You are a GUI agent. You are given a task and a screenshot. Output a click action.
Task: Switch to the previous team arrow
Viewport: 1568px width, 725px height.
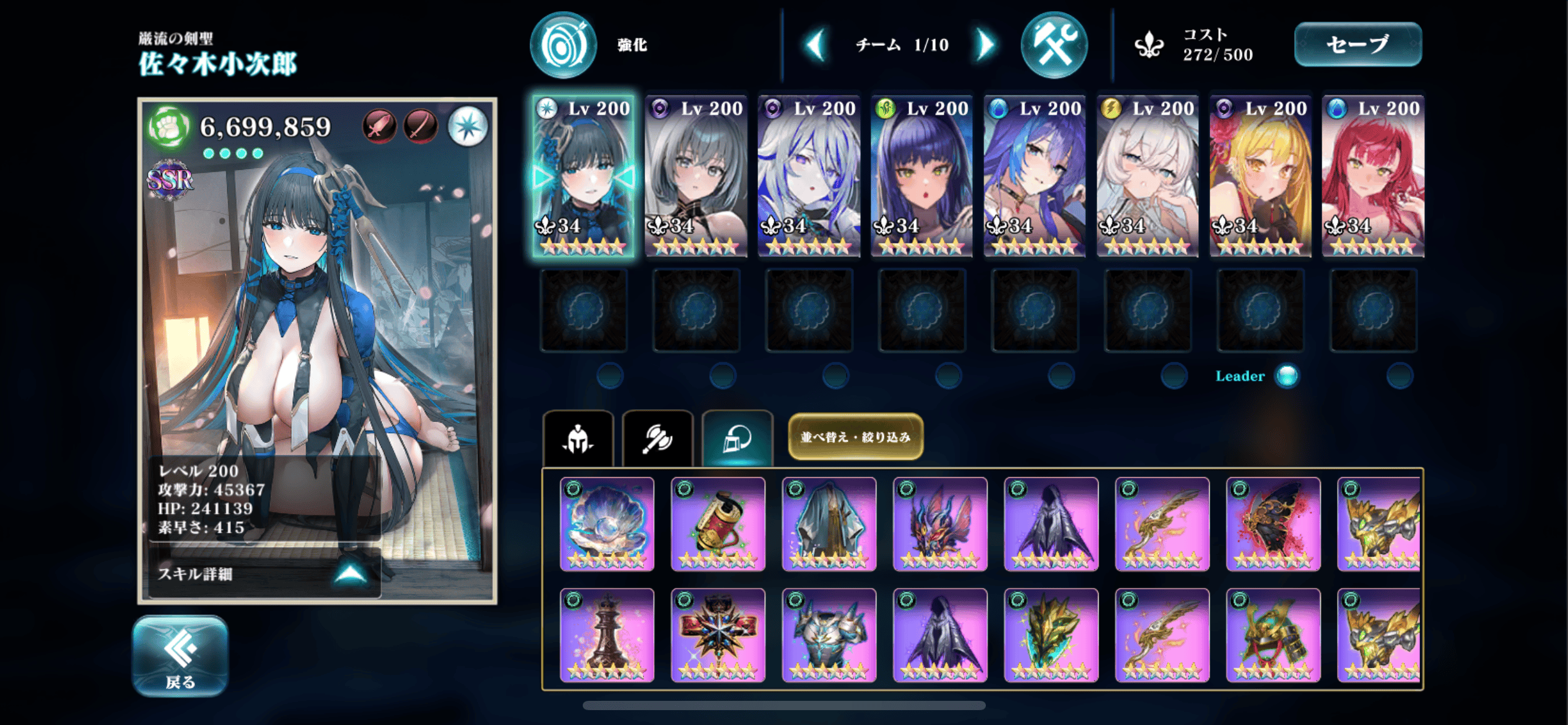816,45
